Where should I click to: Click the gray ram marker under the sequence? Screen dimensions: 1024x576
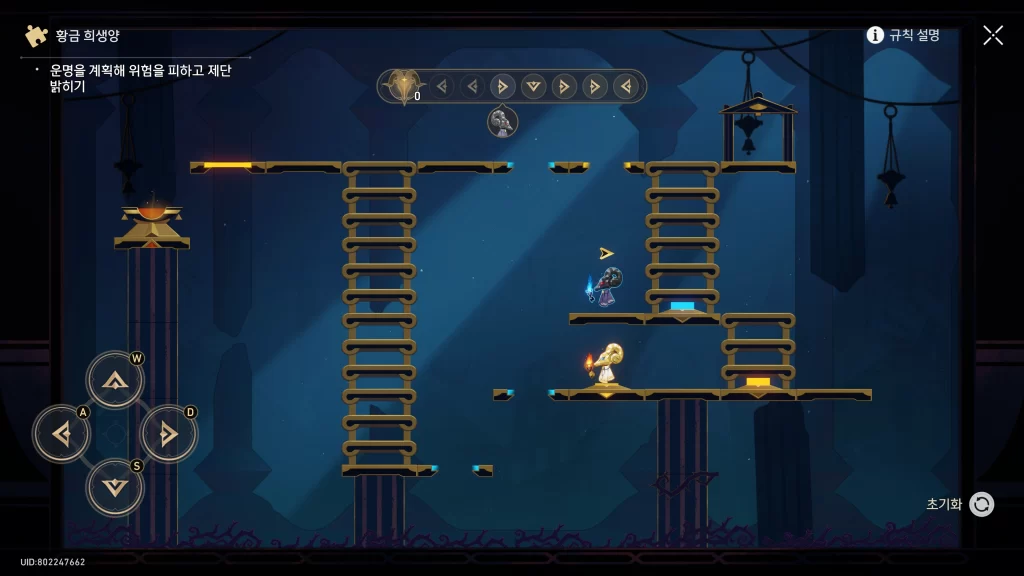502,122
